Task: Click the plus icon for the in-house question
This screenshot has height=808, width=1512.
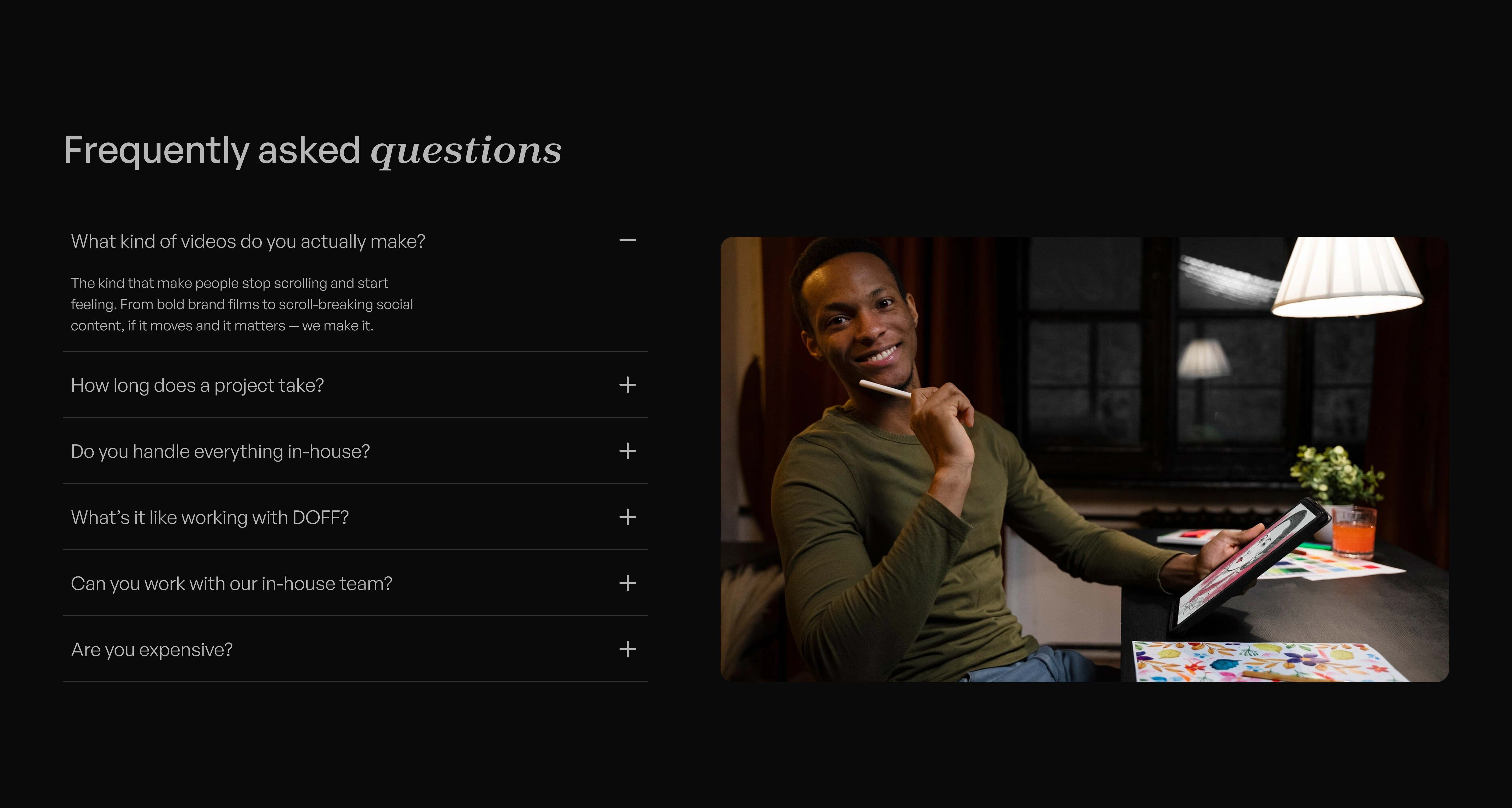Action: (x=628, y=451)
